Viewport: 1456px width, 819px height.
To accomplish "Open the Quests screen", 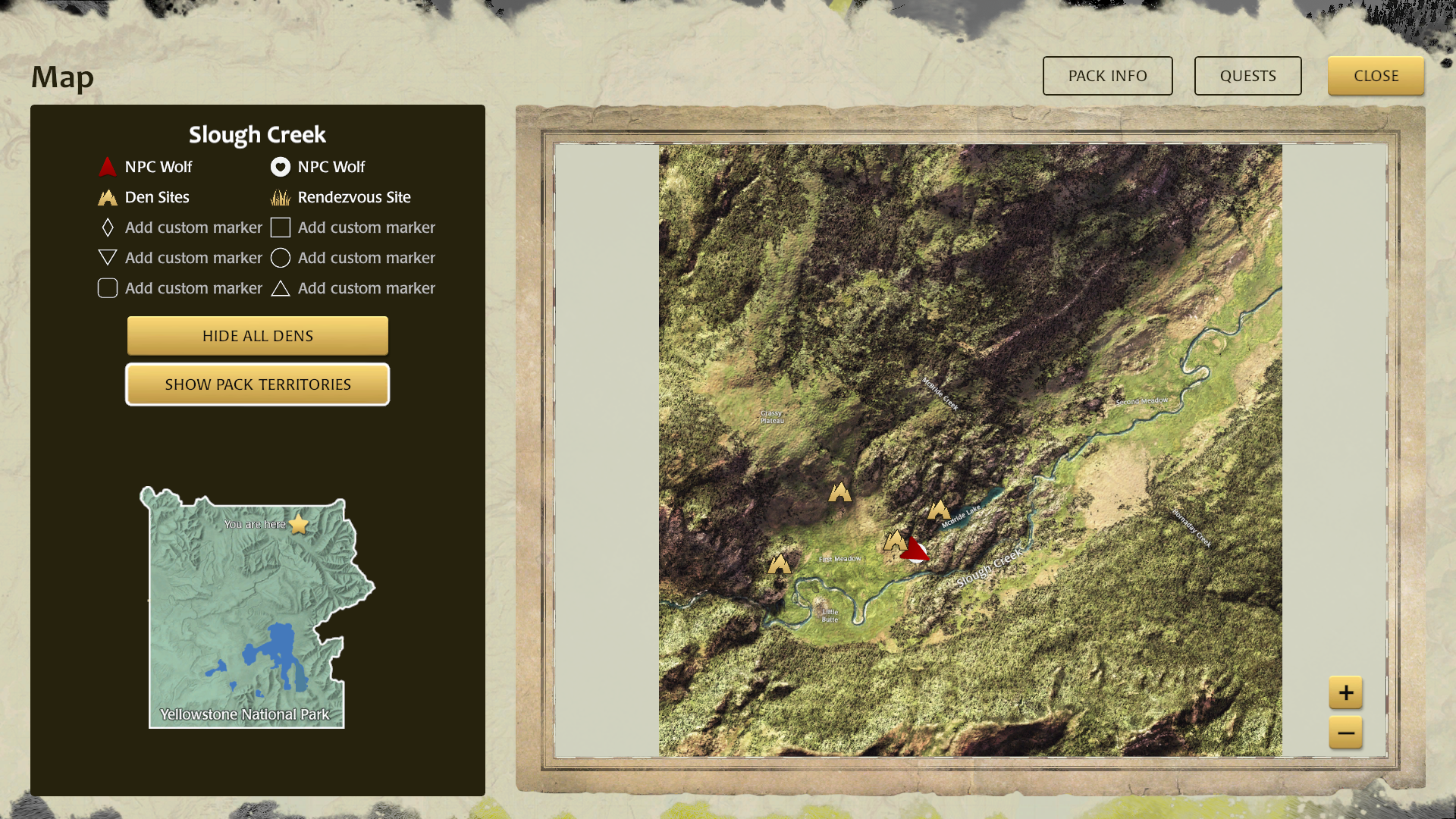I will click(x=1247, y=76).
